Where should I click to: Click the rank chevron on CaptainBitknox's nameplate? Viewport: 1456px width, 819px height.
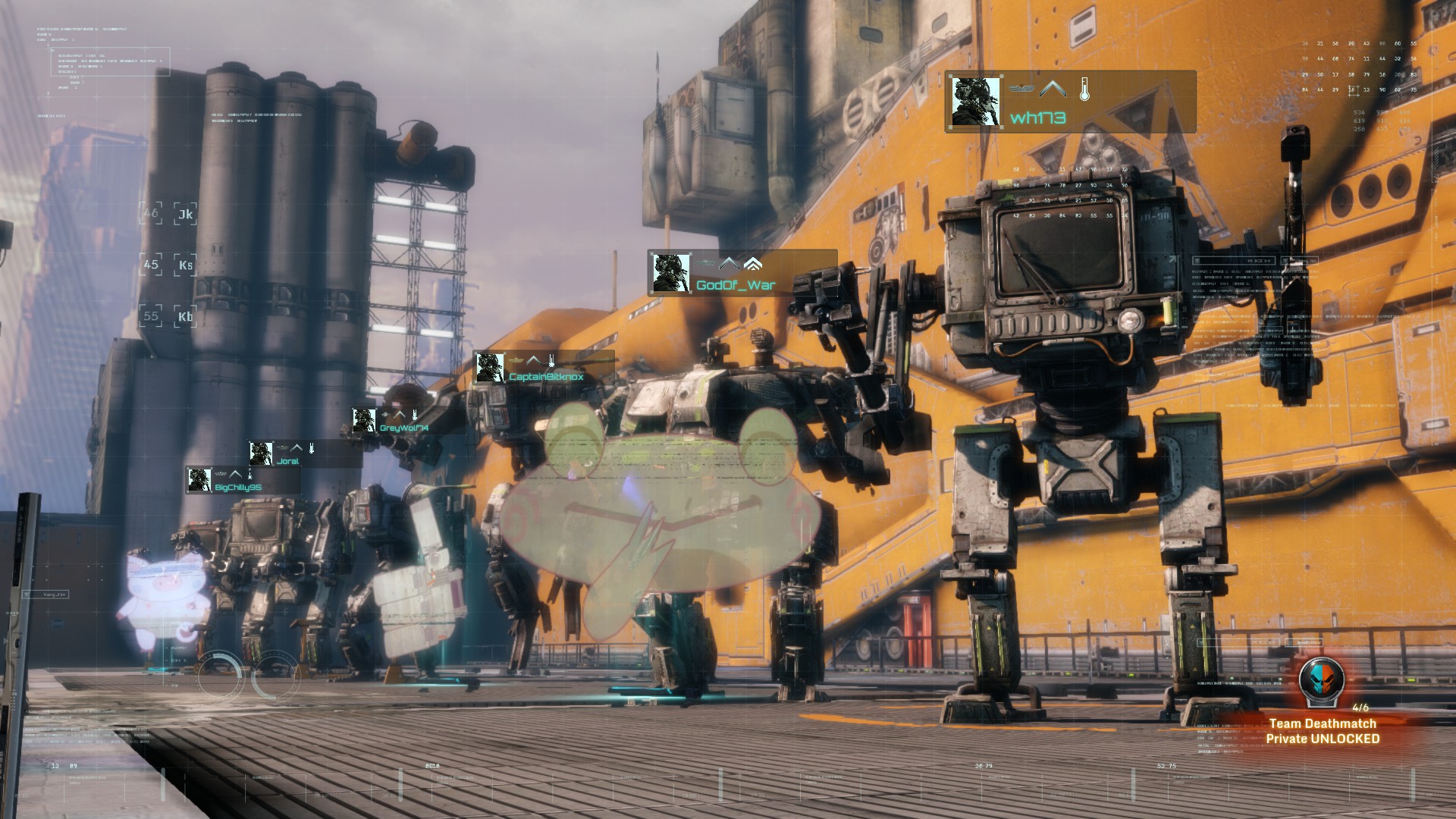pyautogui.click(x=533, y=360)
